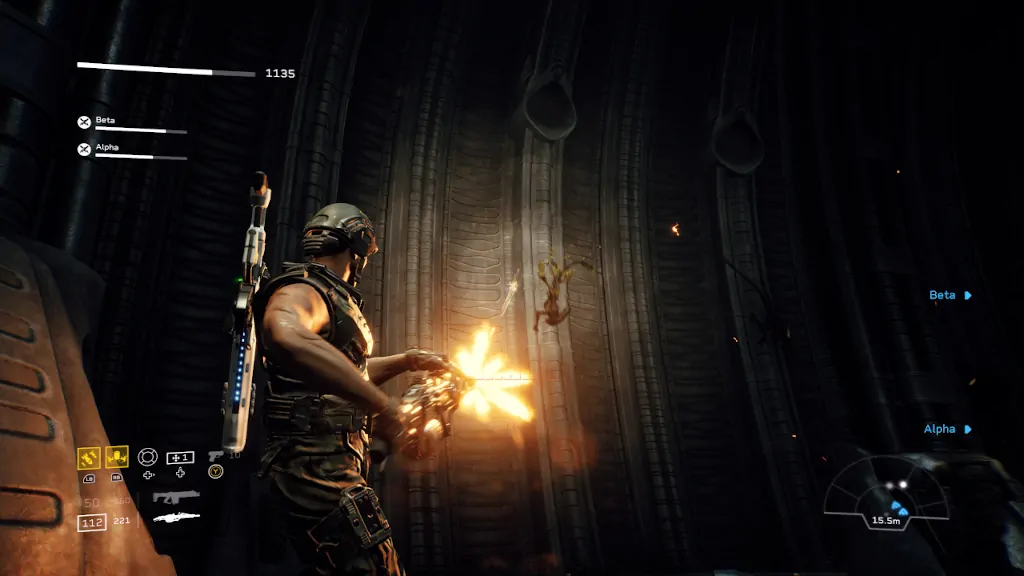Select the white smartgun weapon silhouette

coord(176,518)
